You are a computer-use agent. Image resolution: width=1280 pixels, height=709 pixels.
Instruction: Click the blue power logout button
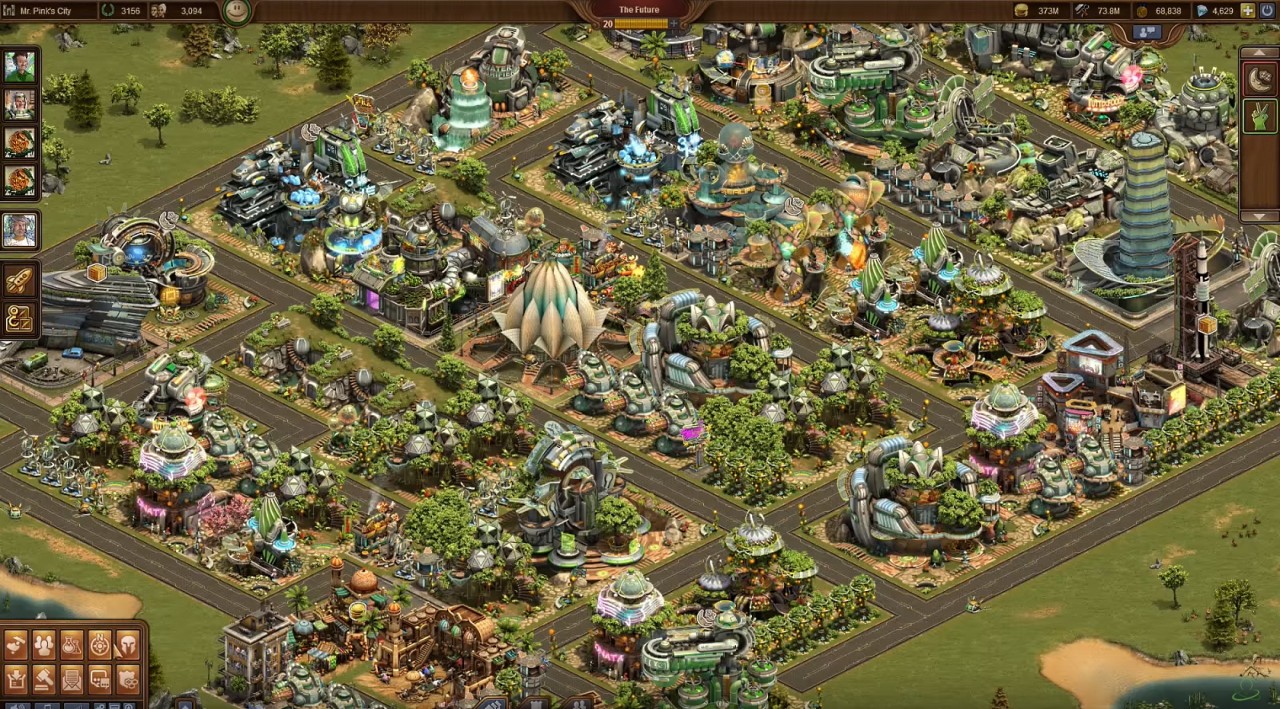[x=1268, y=11]
